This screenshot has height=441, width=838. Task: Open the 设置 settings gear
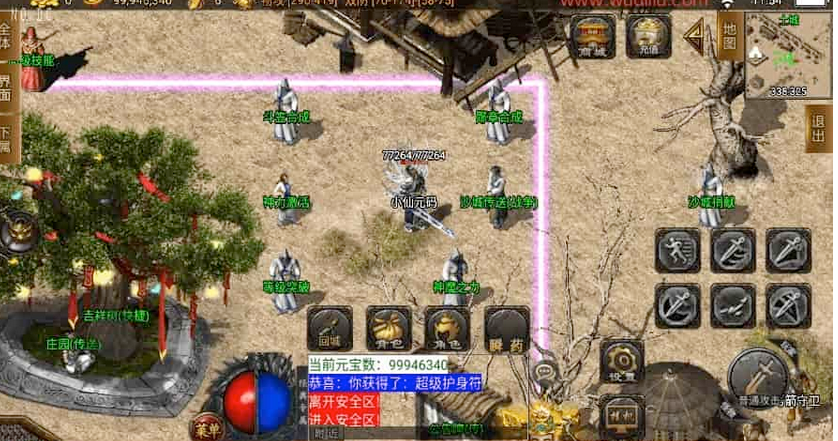coord(625,362)
